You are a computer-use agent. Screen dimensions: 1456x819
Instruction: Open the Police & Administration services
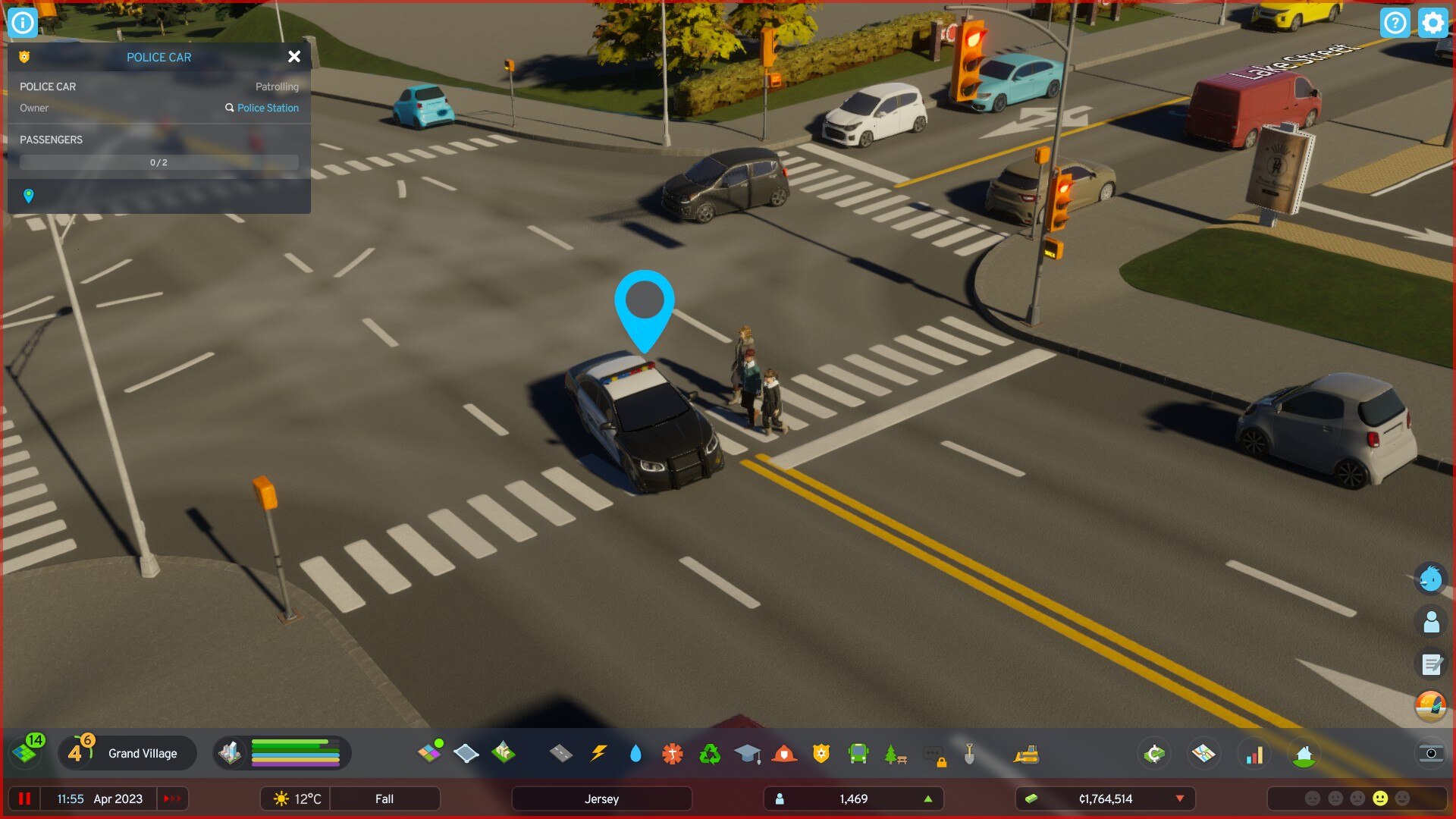pyautogui.click(x=820, y=753)
